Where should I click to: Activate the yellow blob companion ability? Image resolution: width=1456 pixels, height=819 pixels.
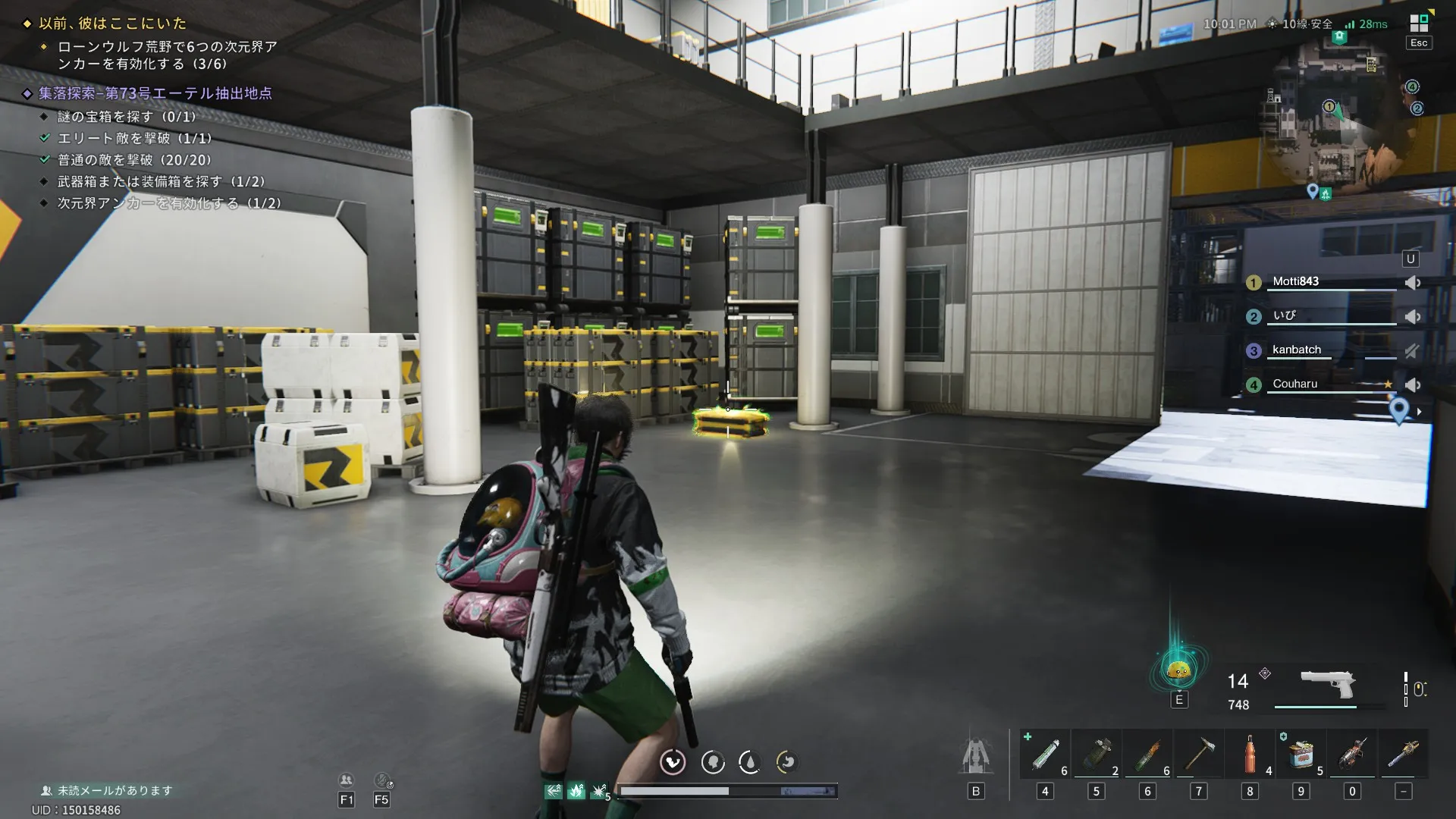1178,670
